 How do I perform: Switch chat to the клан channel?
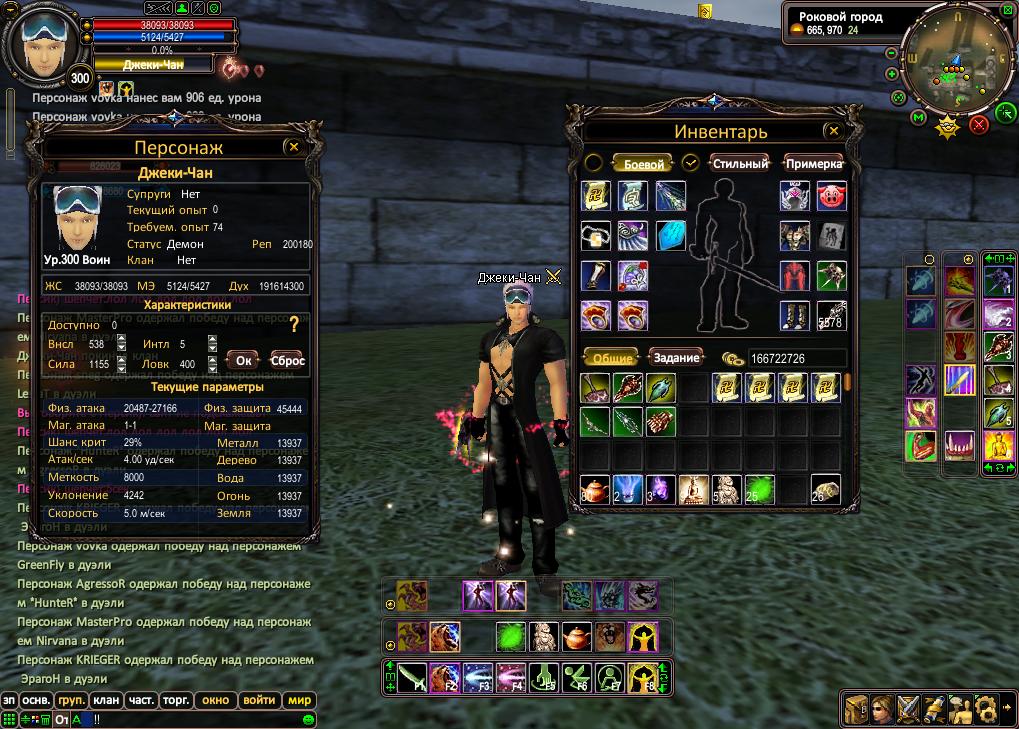point(108,701)
